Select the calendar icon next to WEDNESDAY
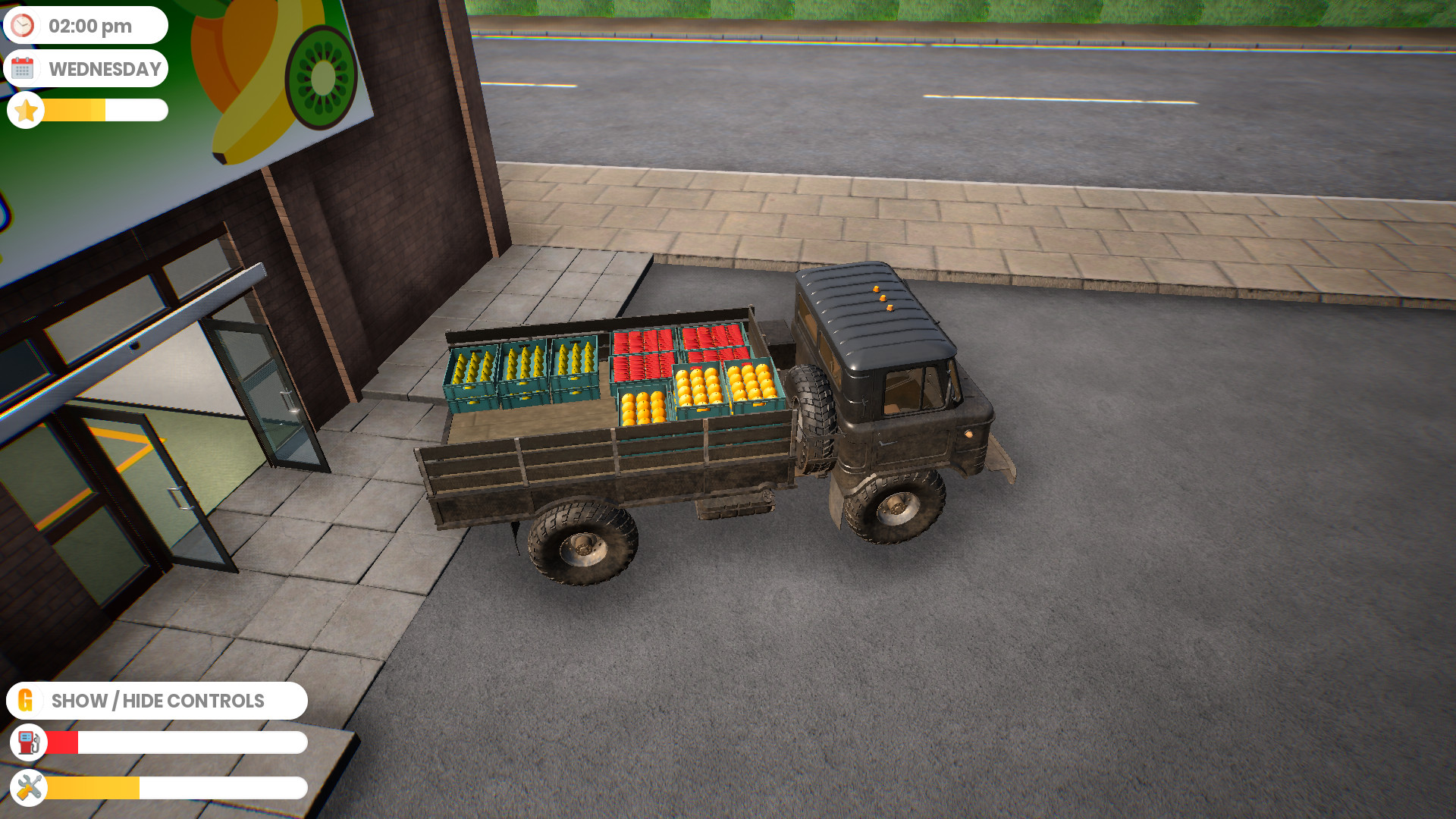This screenshot has width=1456, height=819. click(25, 68)
